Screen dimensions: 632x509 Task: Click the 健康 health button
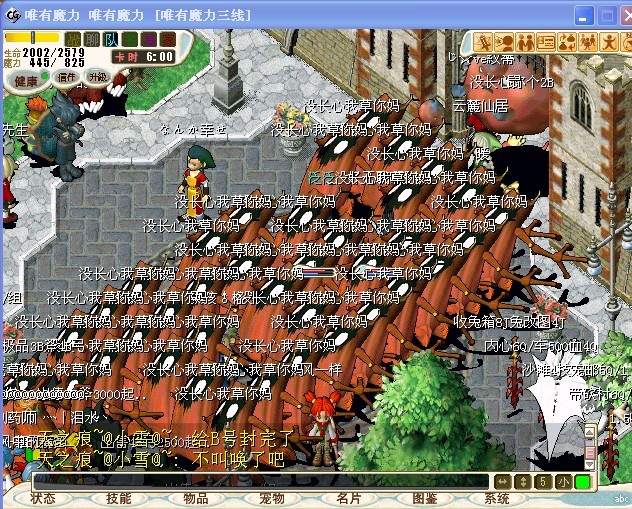26,80
